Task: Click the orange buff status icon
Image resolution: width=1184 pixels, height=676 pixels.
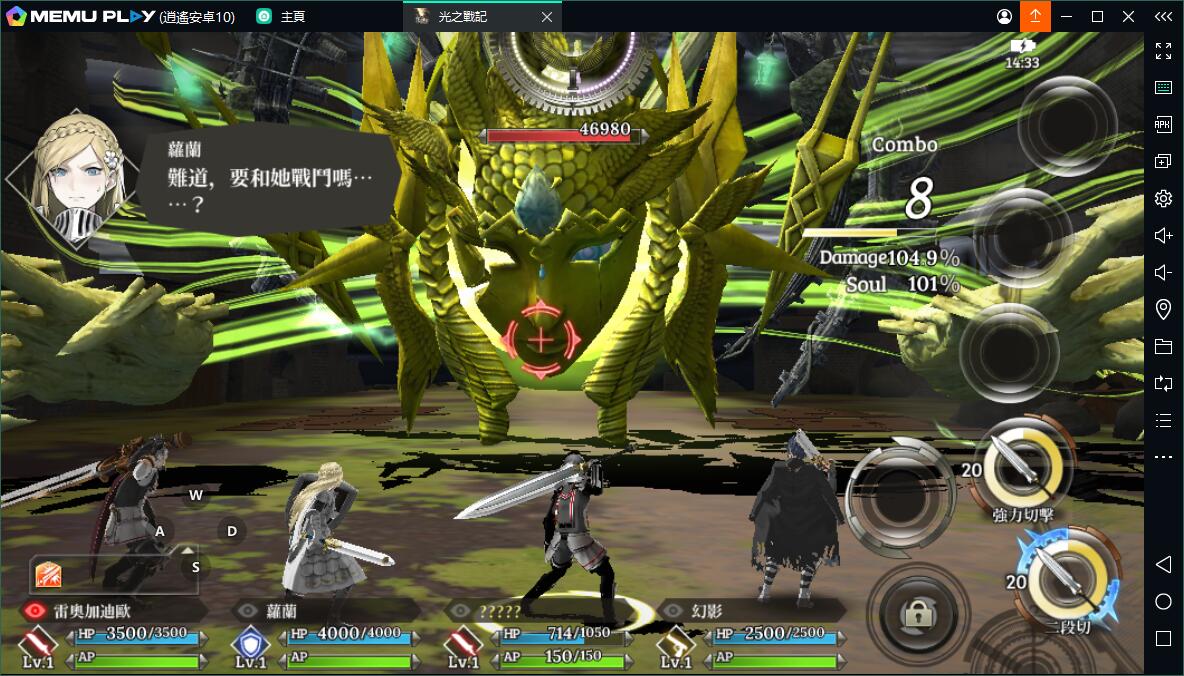Action: pyautogui.click(x=49, y=574)
